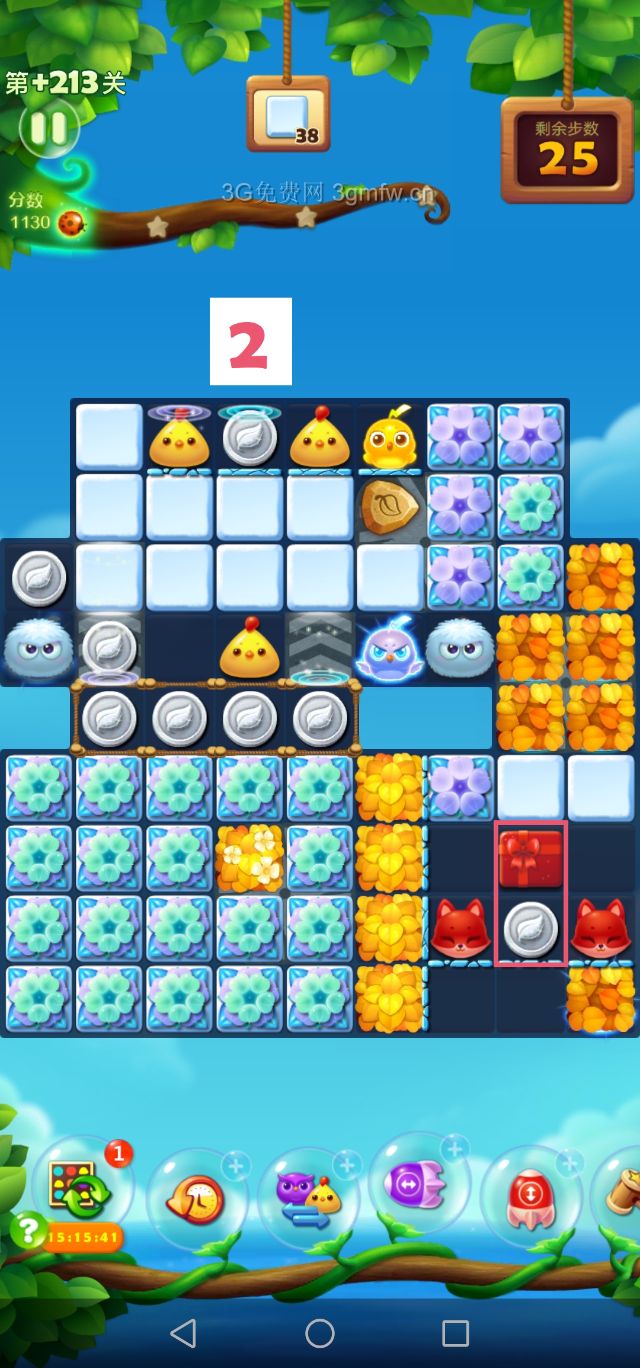Image resolution: width=640 pixels, height=1368 pixels.
Task: Pick the brown leaf stone tile
Action: point(390,507)
